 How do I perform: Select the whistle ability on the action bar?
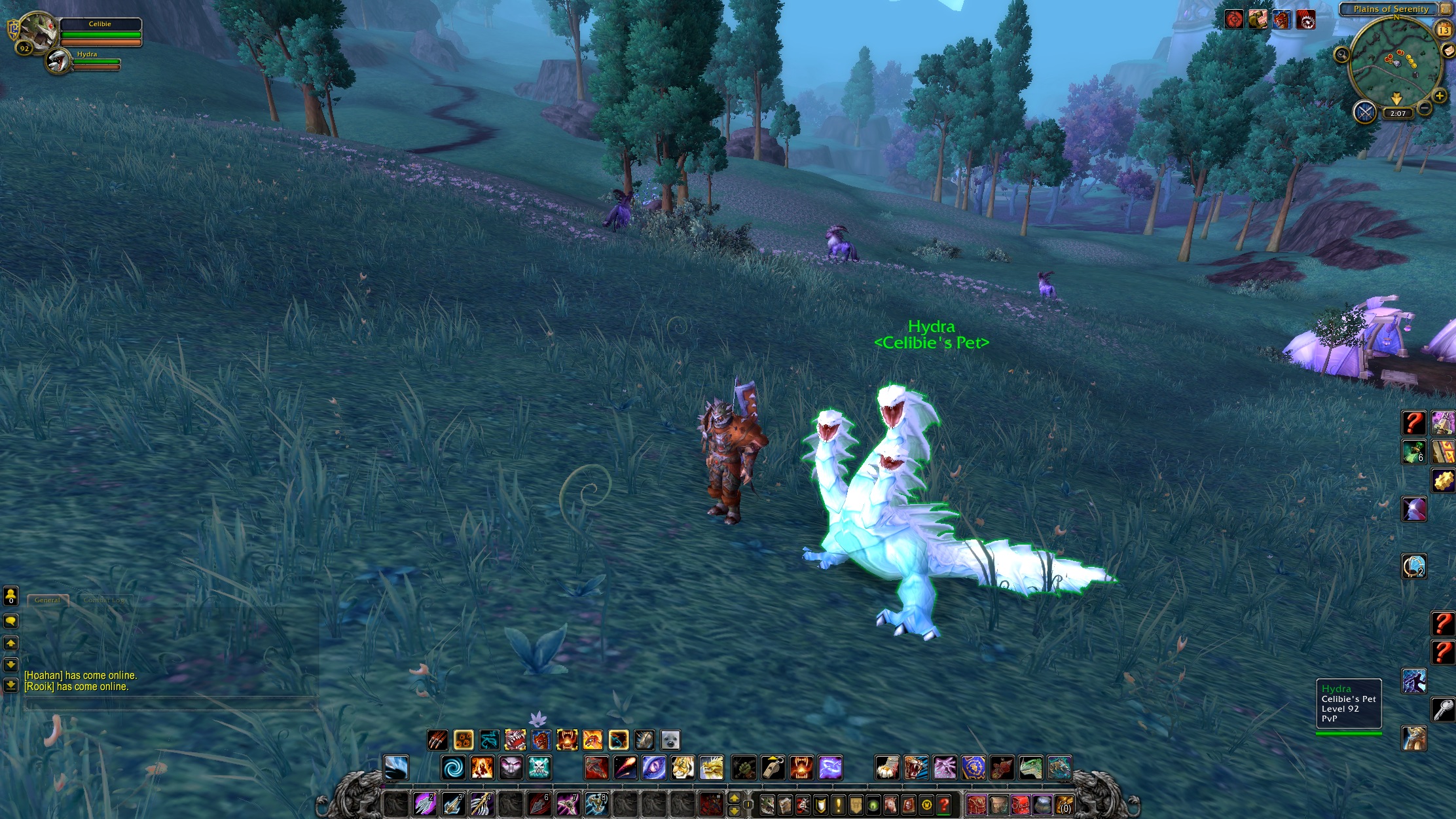tap(771, 767)
